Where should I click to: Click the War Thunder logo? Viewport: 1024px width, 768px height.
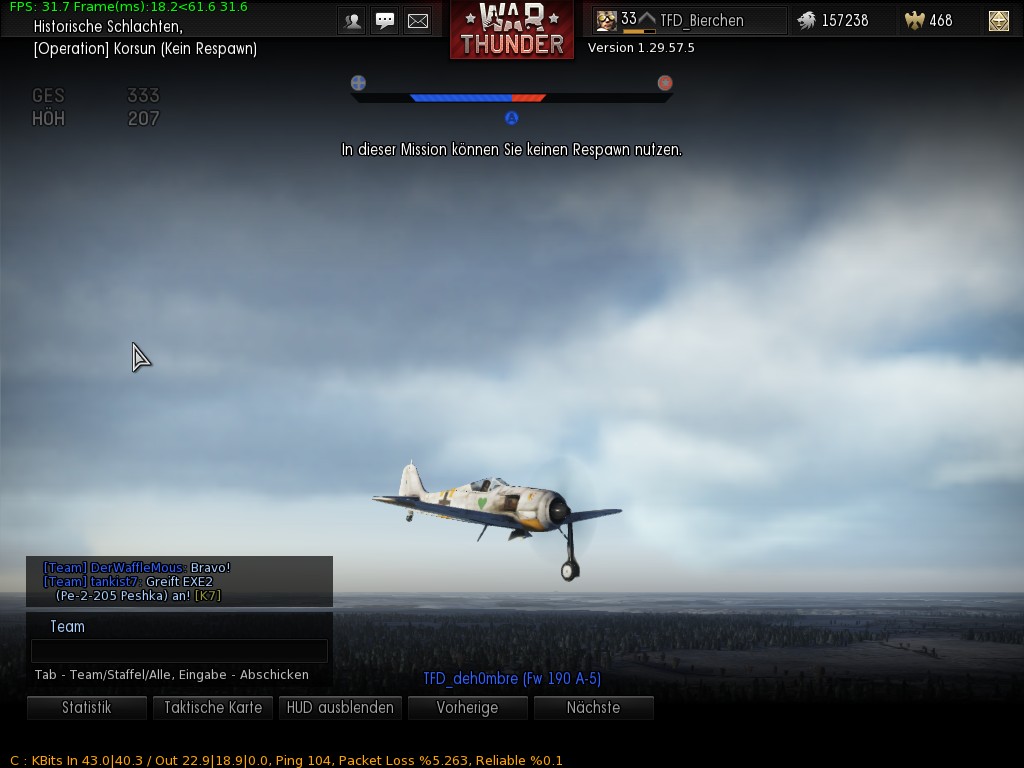coord(512,30)
